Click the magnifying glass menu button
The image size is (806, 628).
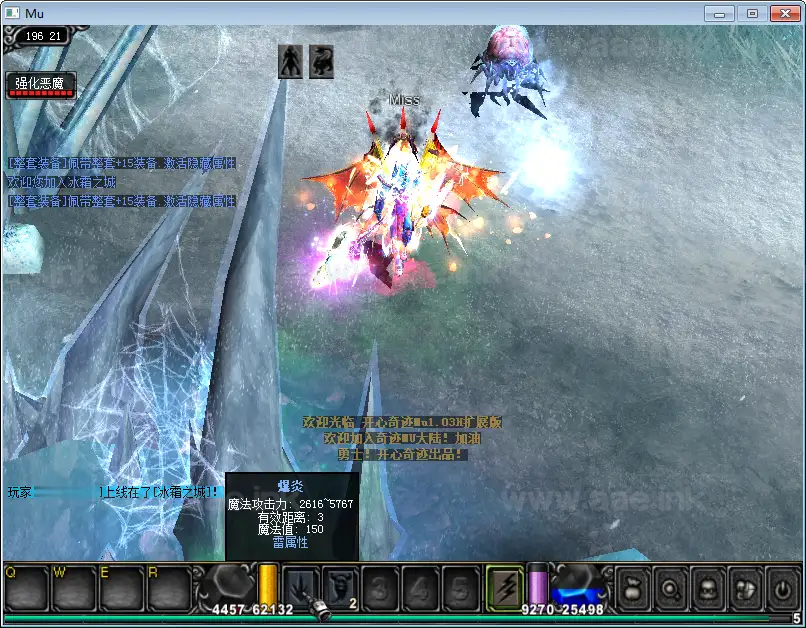[669, 586]
